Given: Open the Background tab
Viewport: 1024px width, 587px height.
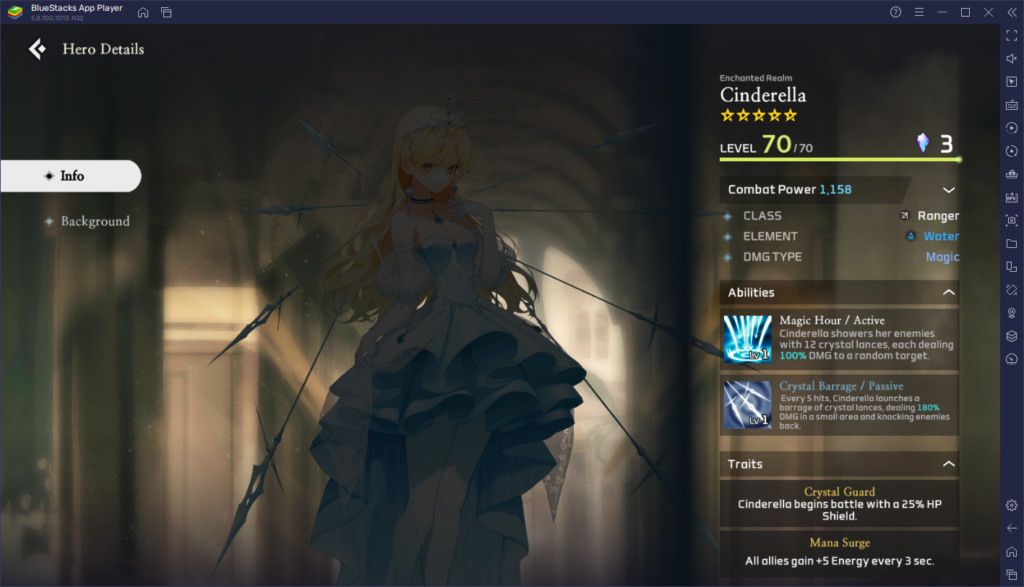Looking at the screenshot, I should pyautogui.click(x=94, y=221).
